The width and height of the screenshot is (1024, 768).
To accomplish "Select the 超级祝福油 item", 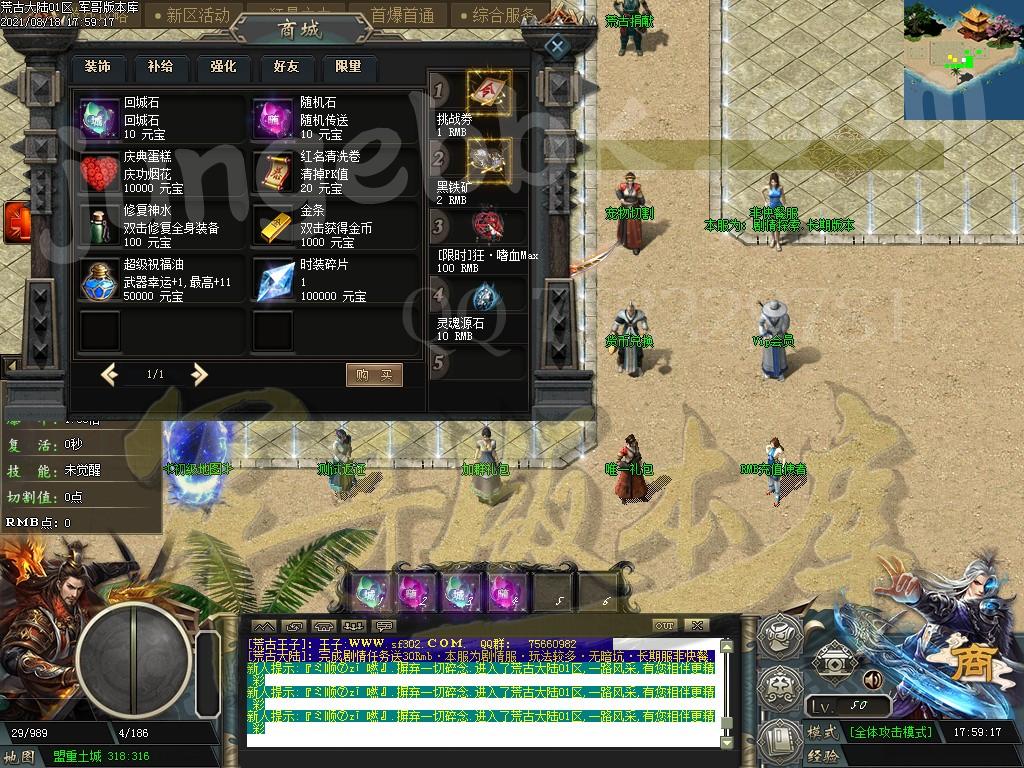I will pyautogui.click(x=100, y=281).
